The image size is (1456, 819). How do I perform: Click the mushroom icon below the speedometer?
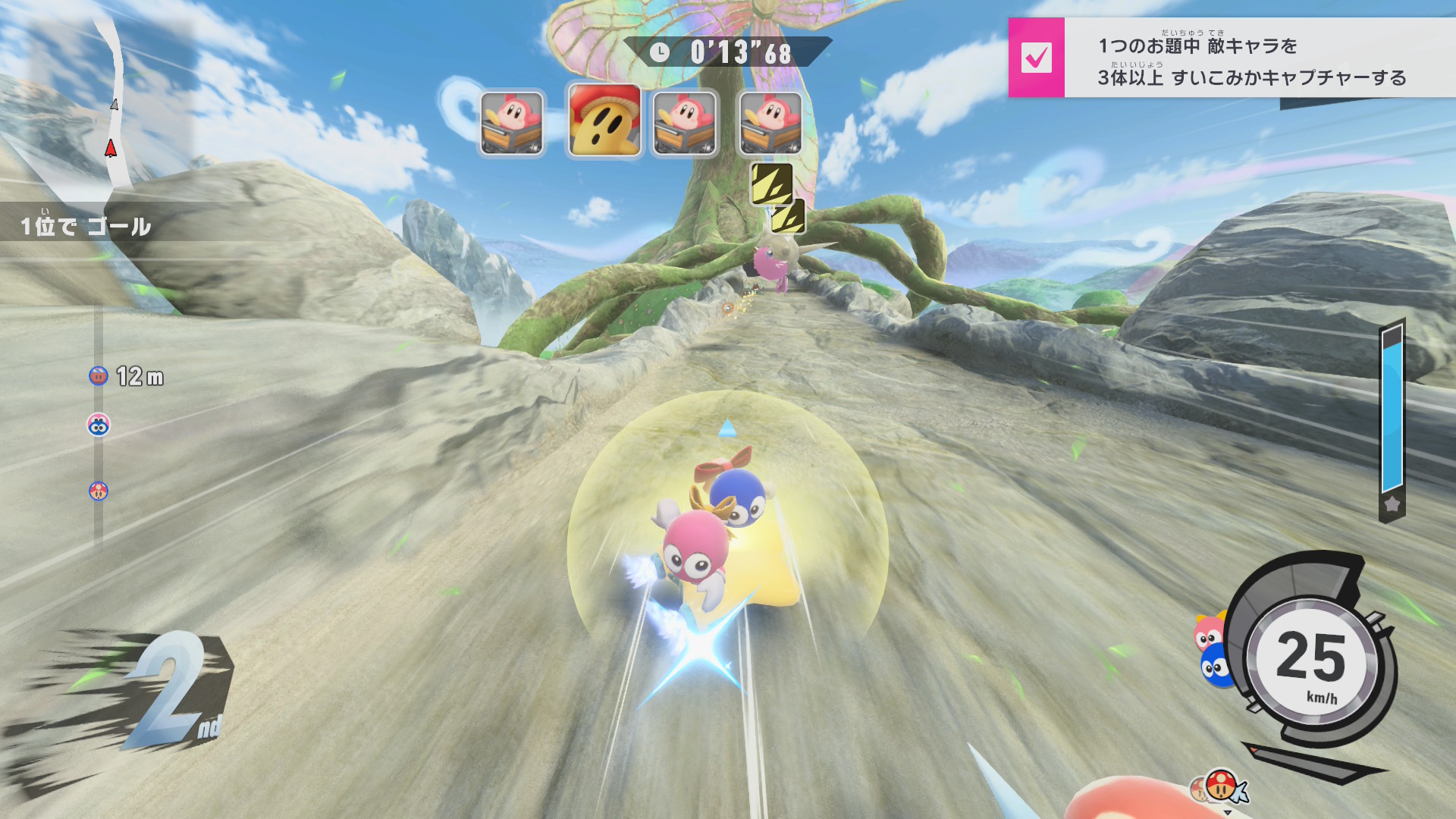coord(1221,784)
